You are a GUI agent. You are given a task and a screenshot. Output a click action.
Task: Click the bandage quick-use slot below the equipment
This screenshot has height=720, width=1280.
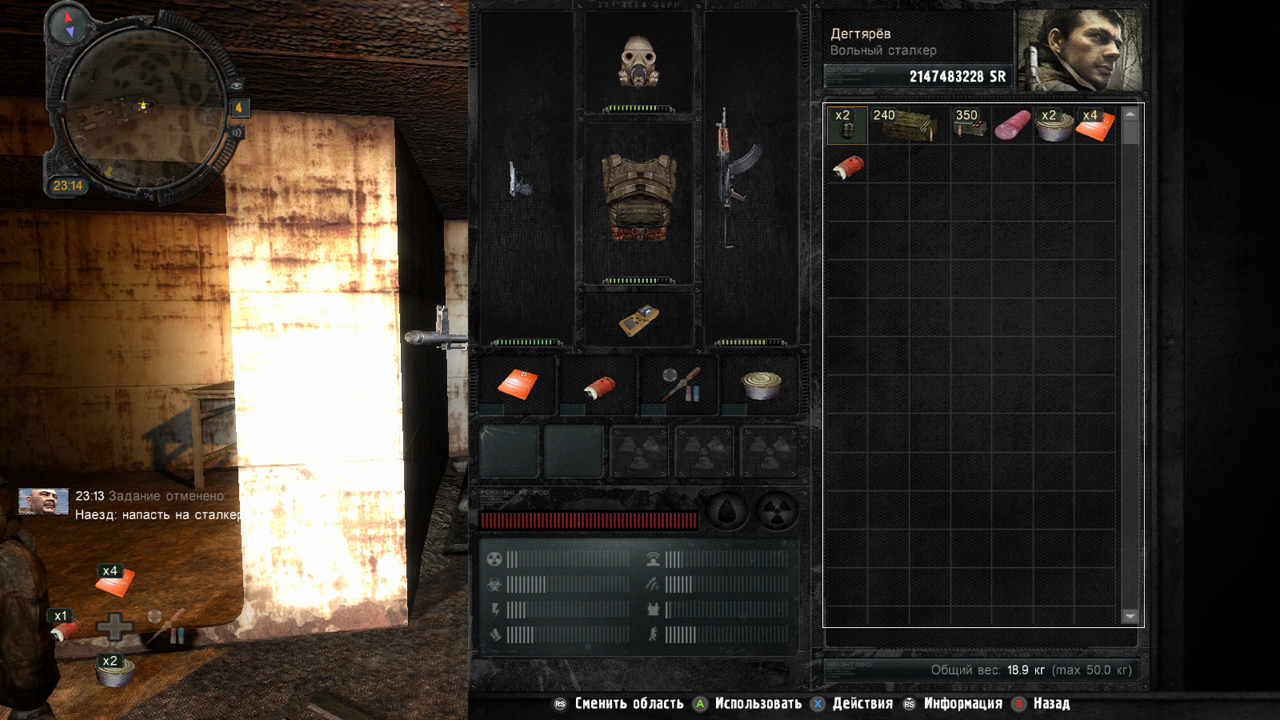click(598, 384)
